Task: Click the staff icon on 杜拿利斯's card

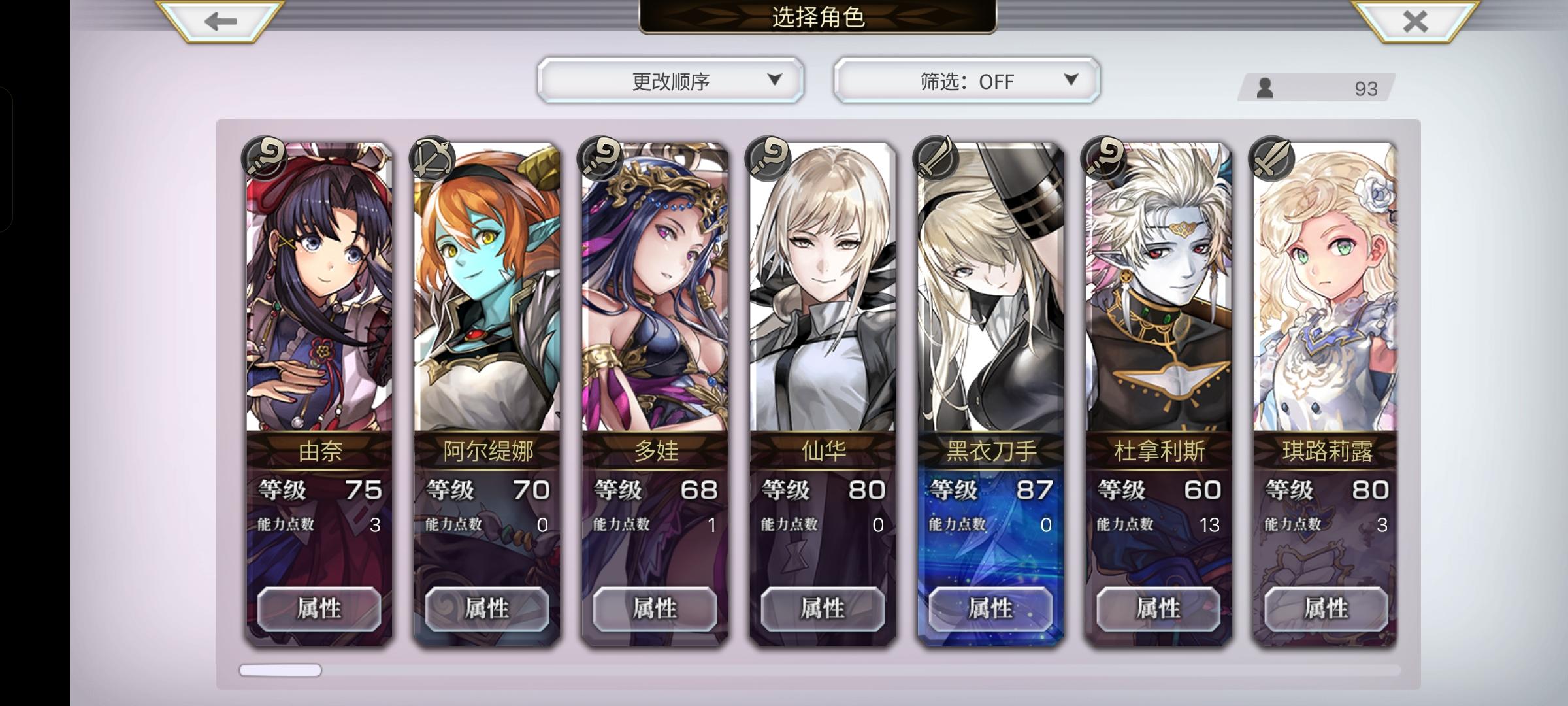Action: click(1105, 158)
